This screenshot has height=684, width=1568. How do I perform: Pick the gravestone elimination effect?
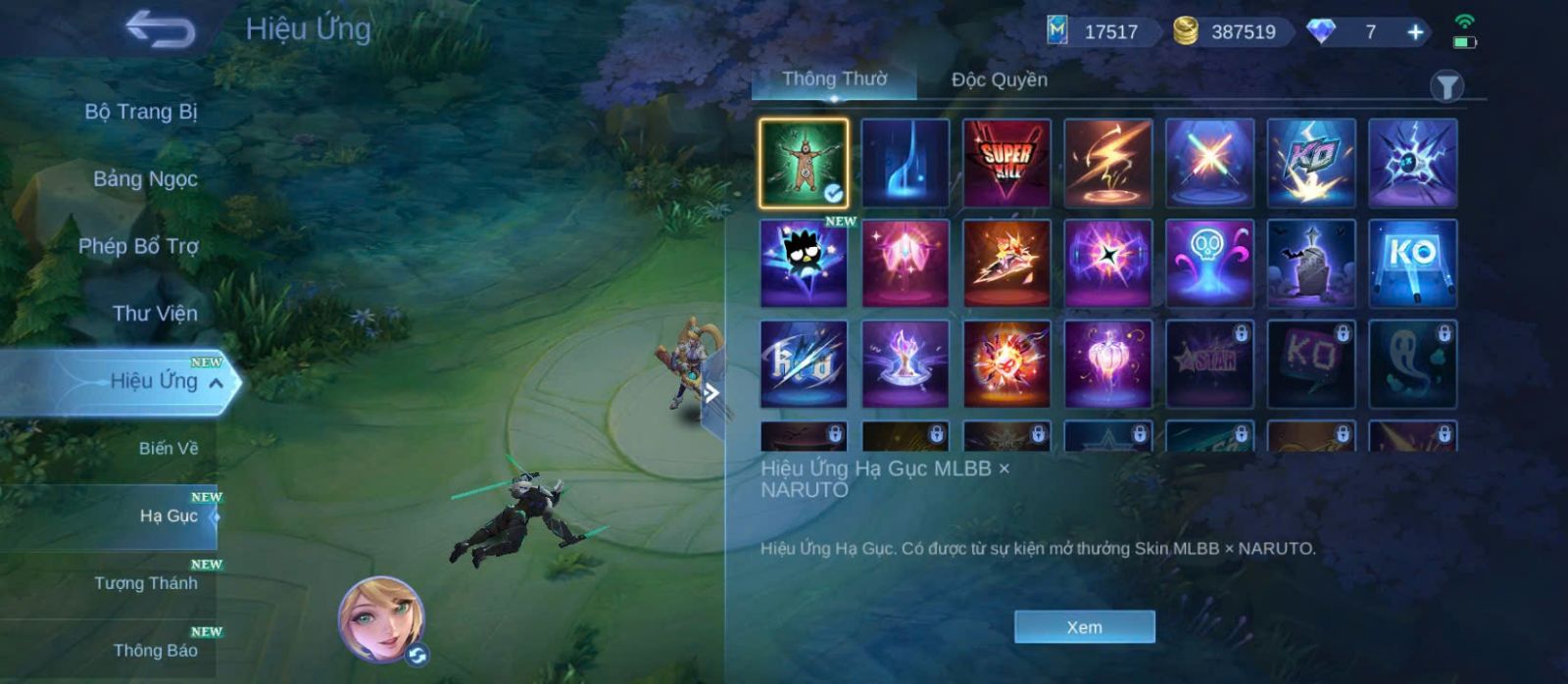(1311, 264)
